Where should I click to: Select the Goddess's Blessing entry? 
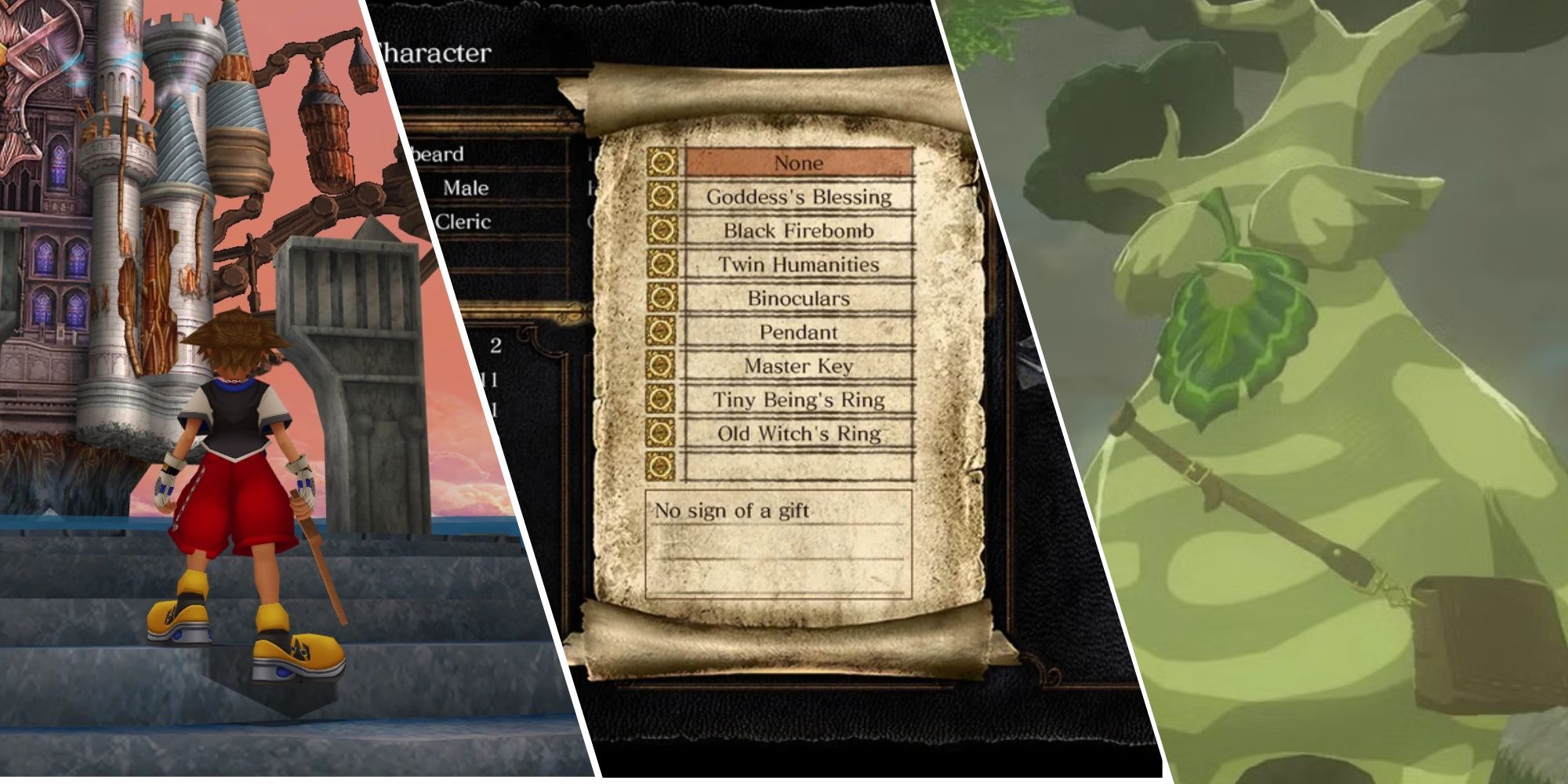pos(800,197)
